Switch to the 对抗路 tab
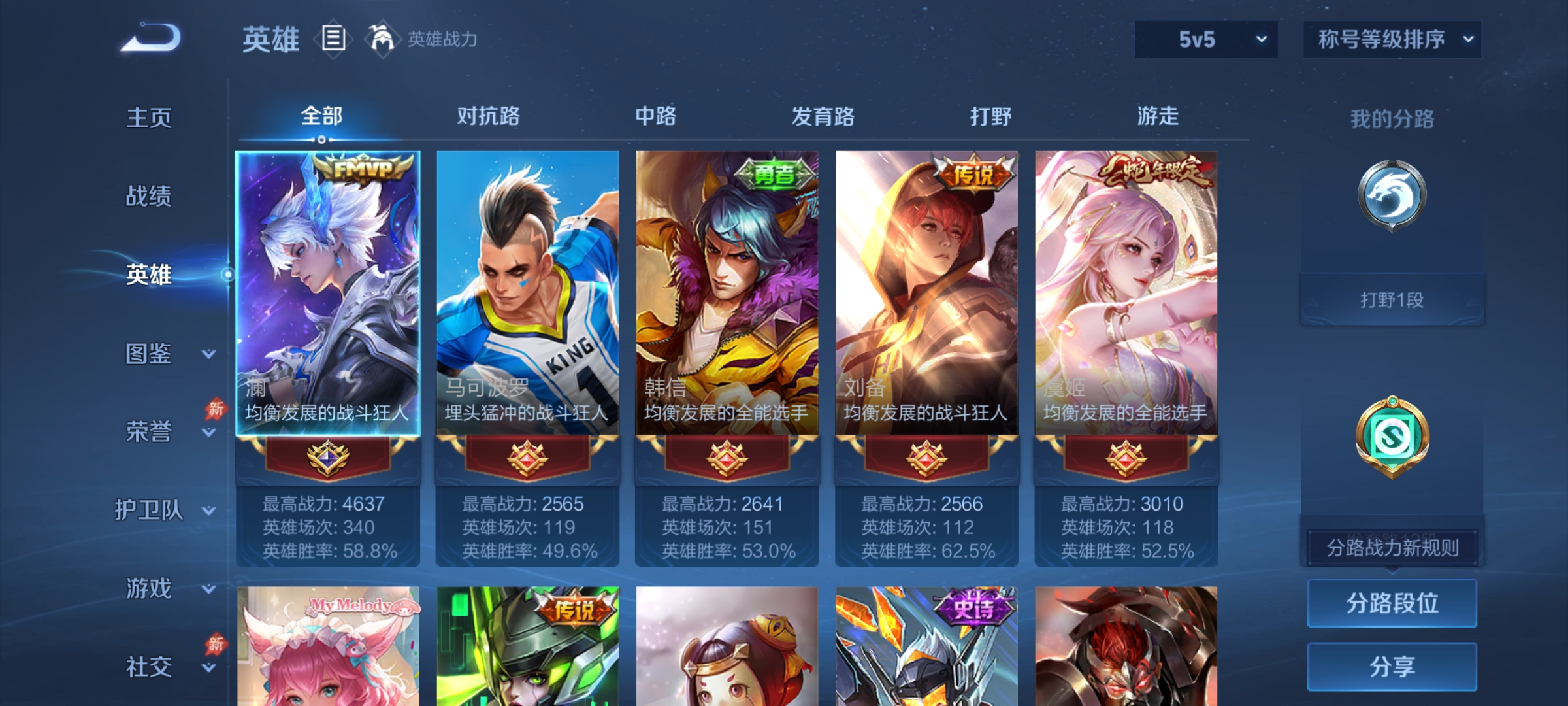The width and height of the screenshot is (1568, 706). tap(488, 116)
